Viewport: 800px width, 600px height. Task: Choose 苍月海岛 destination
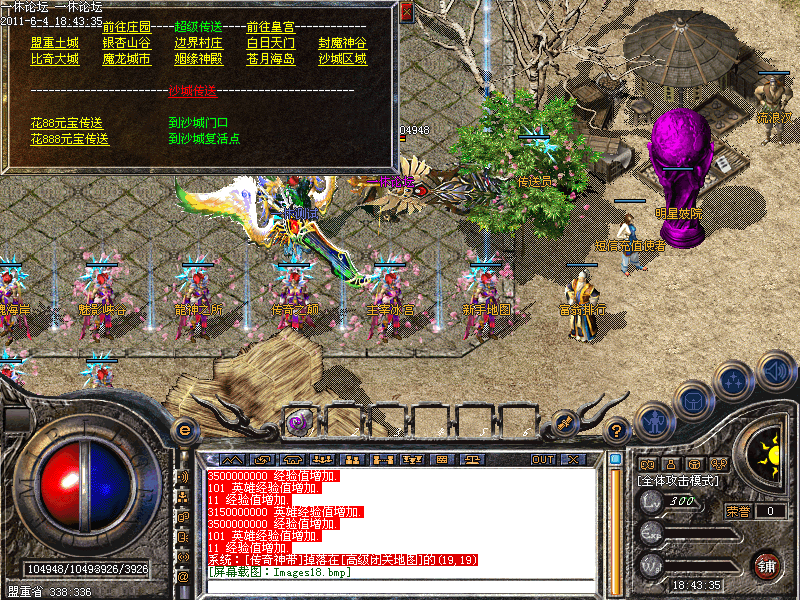pyautogui.click(x=270, y=59)
